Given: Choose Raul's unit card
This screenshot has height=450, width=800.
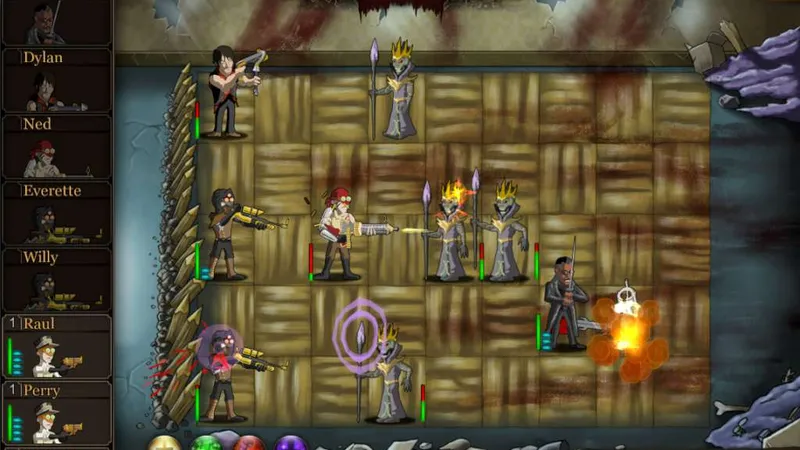Looking at the screenshot, I should [x=55, y=346].
